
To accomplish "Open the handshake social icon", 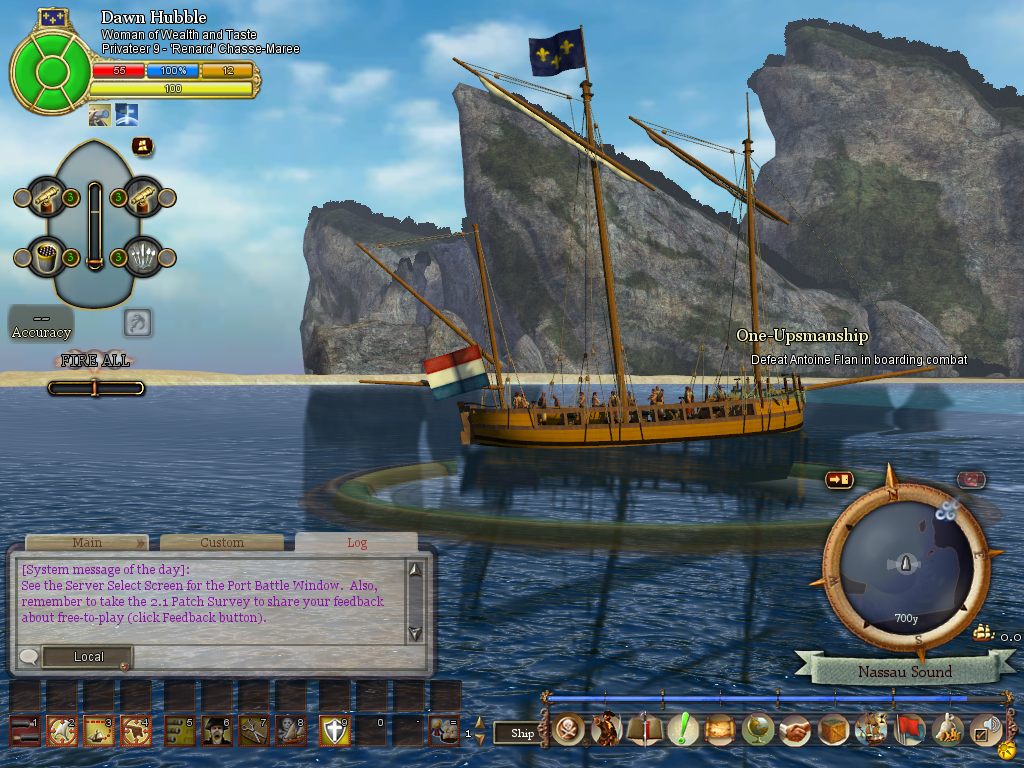I will (x=796, y=730).
